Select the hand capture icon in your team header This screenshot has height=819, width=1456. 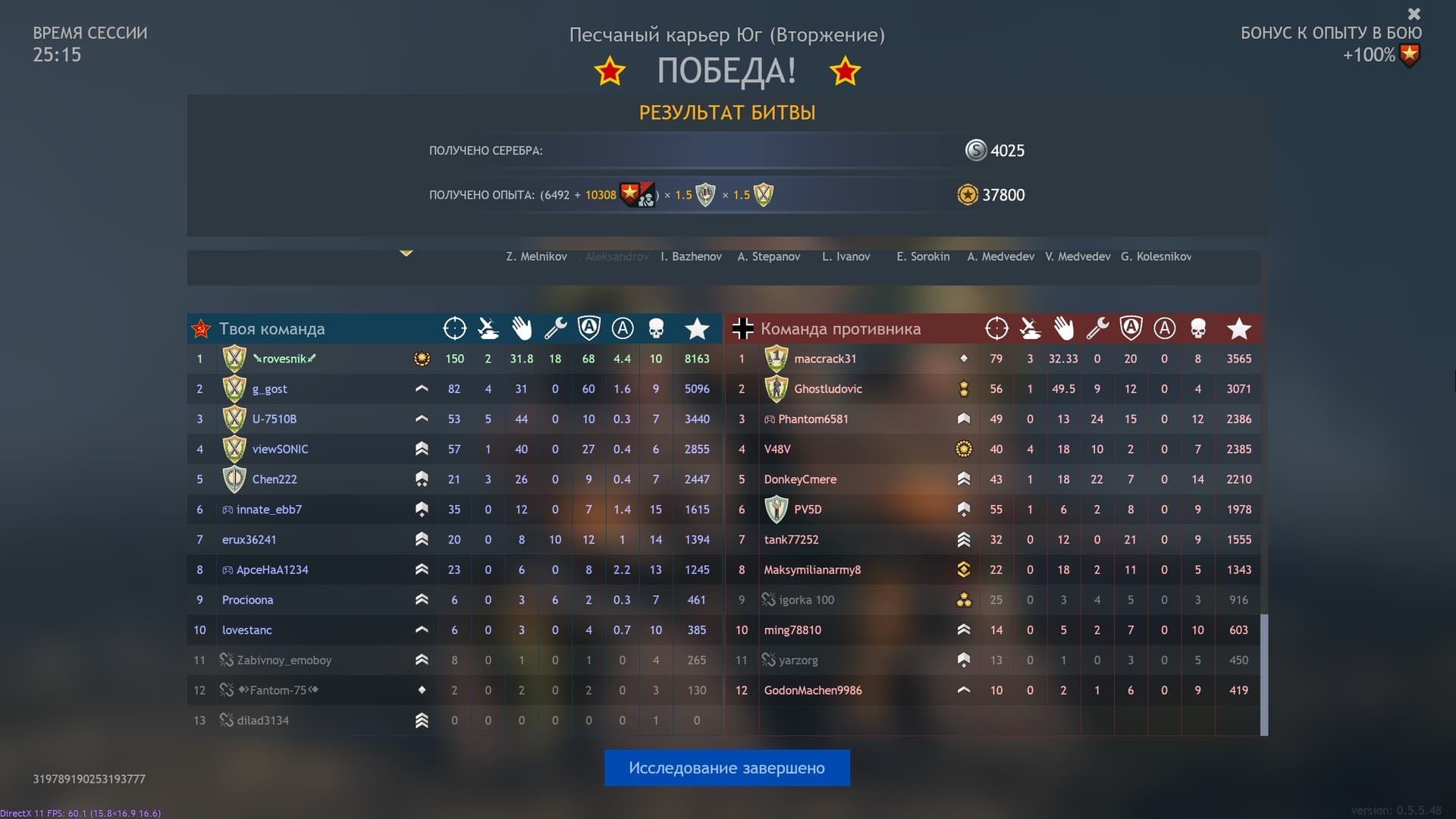[x=522, y=328]
